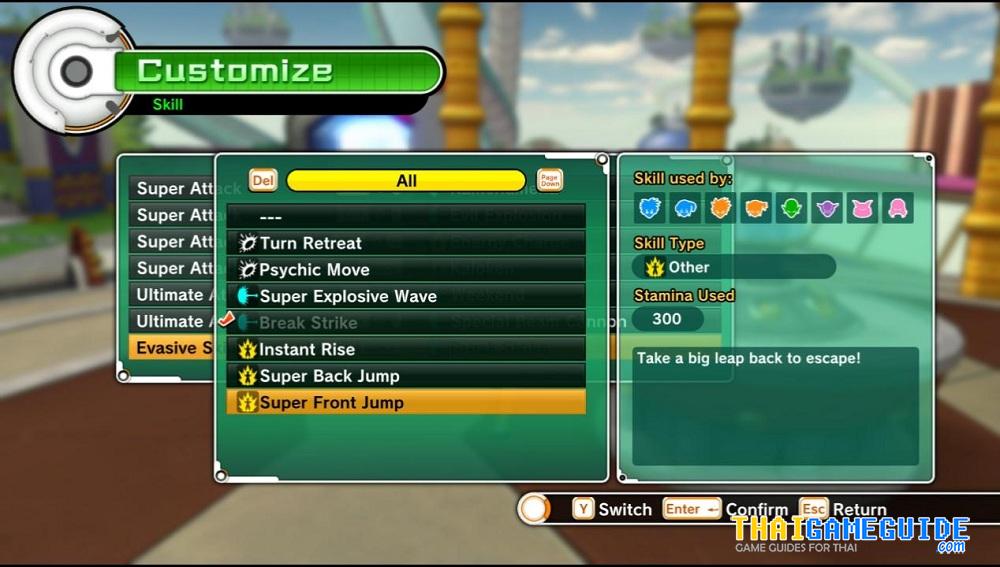Click the Del filter button
Image resolution: width=1000 pixels, height=567 pixels.
pyautogui.click(x=263, y=180)
